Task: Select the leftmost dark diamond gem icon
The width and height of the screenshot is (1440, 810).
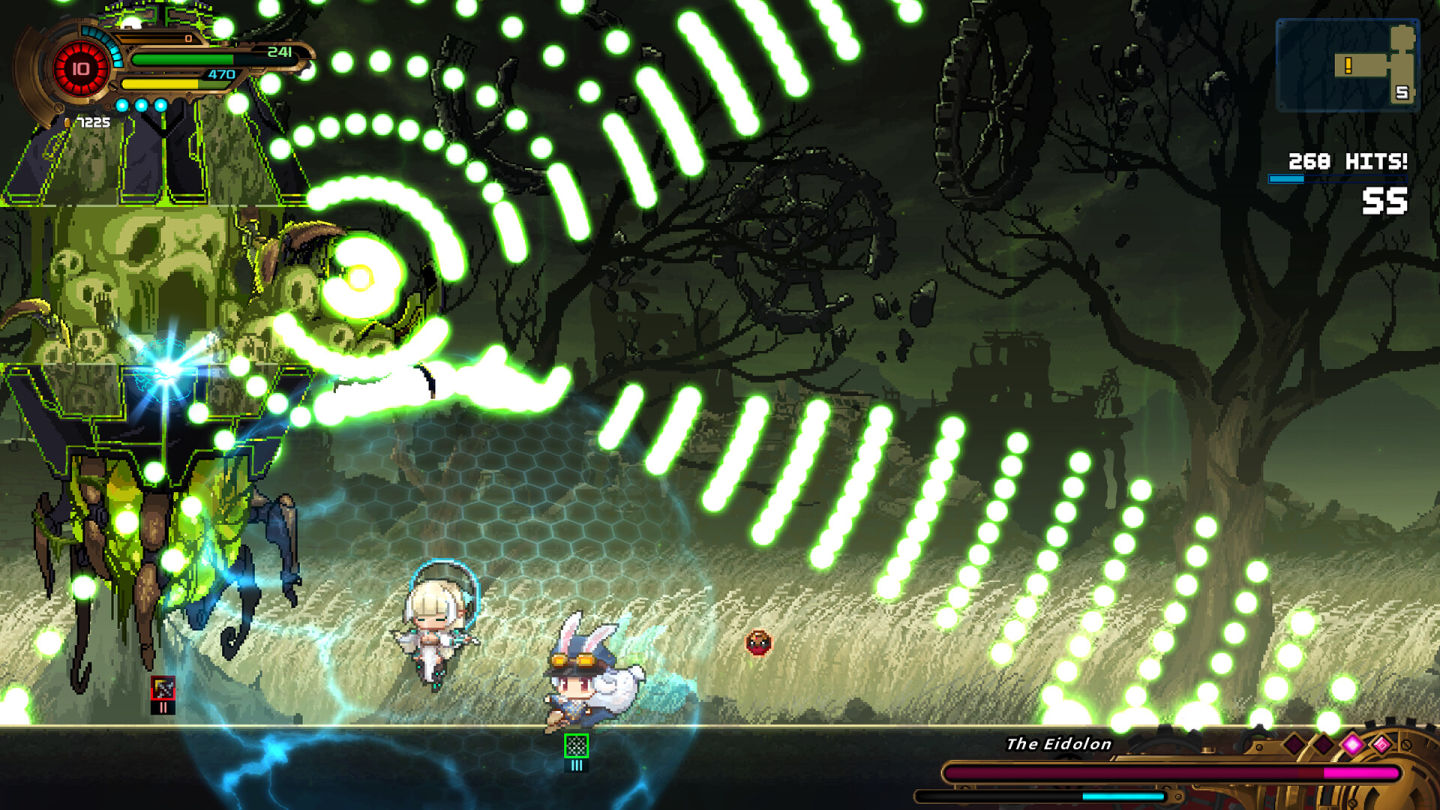Action: coord(1294,744)
